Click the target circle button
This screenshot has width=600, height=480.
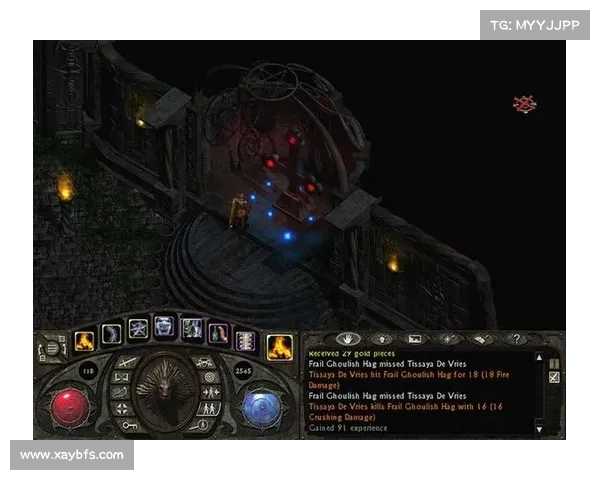(x=210, y=377)
